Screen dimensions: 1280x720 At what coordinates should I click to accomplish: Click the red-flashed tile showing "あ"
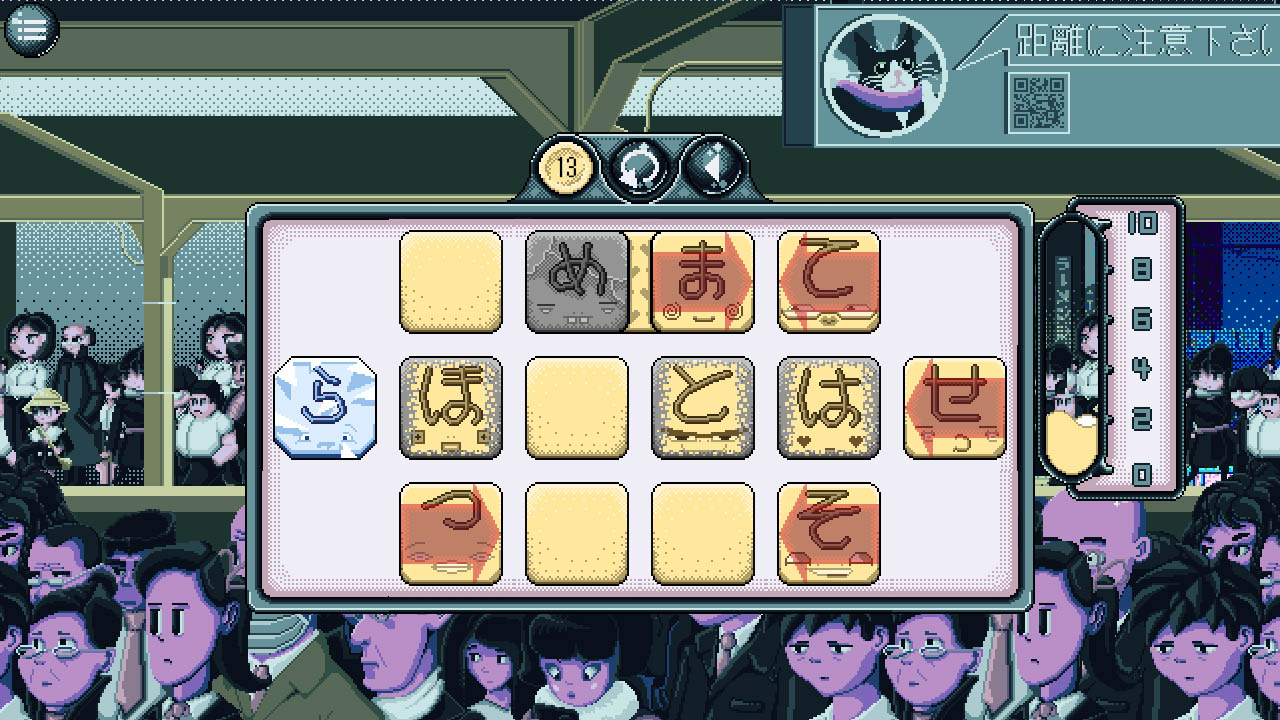pos(702,281)
